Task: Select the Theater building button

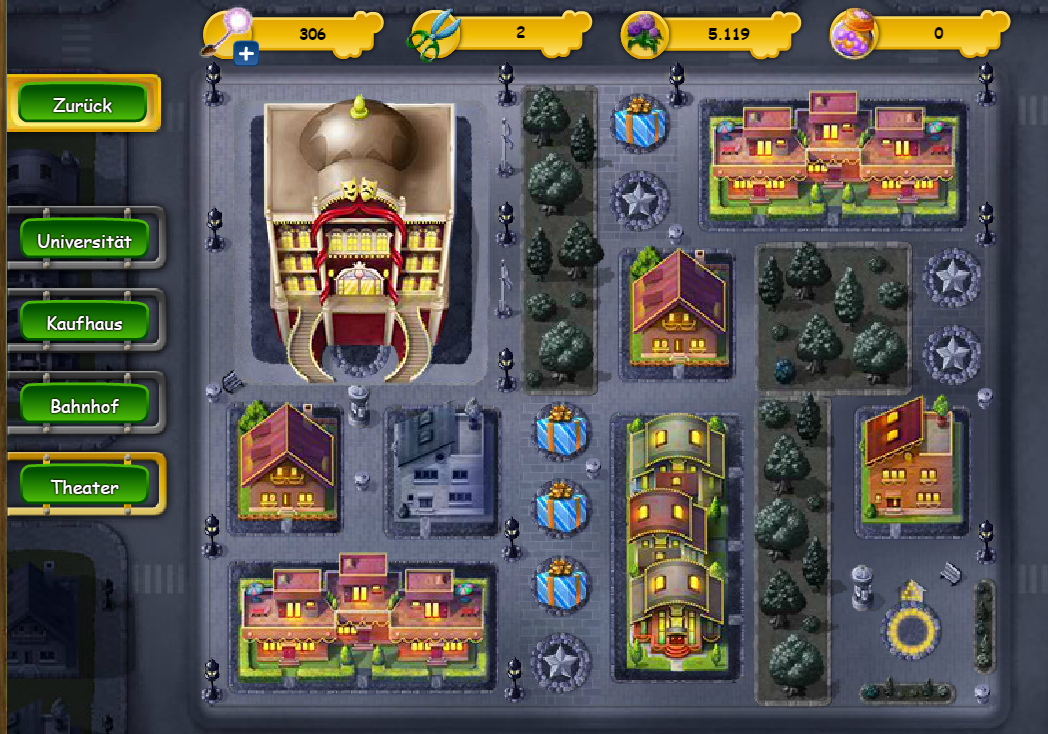Action: click(85, 487)
